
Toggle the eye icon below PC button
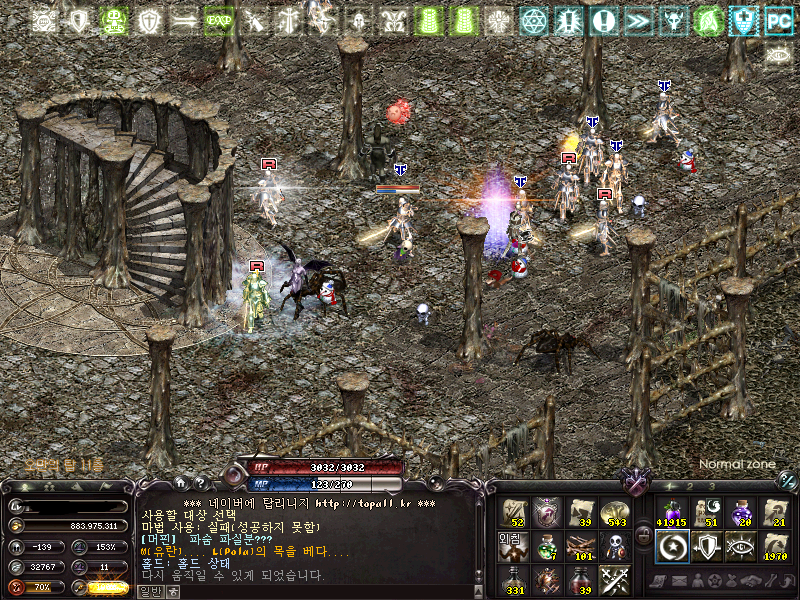[x=777, y=54]
